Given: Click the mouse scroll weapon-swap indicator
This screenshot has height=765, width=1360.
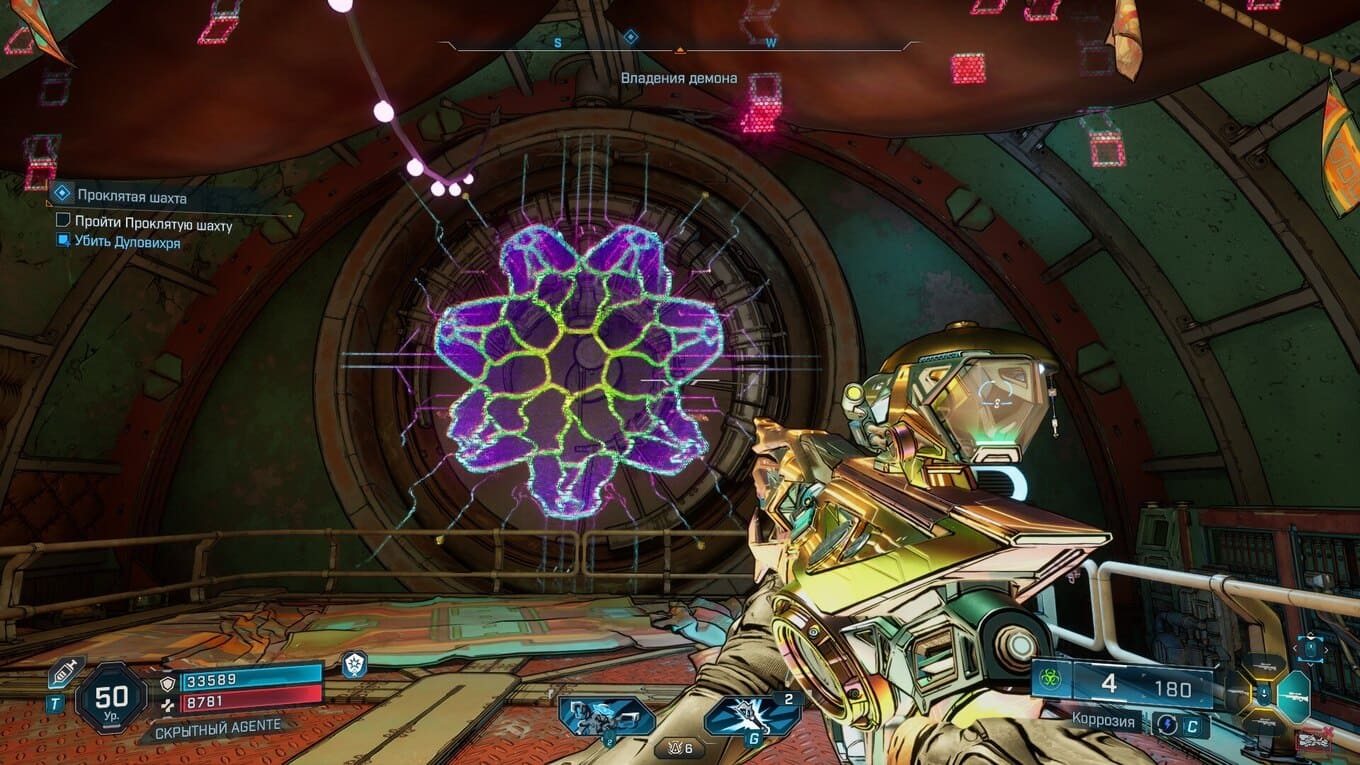Looking at the screenshot, I should (1311, 647).
